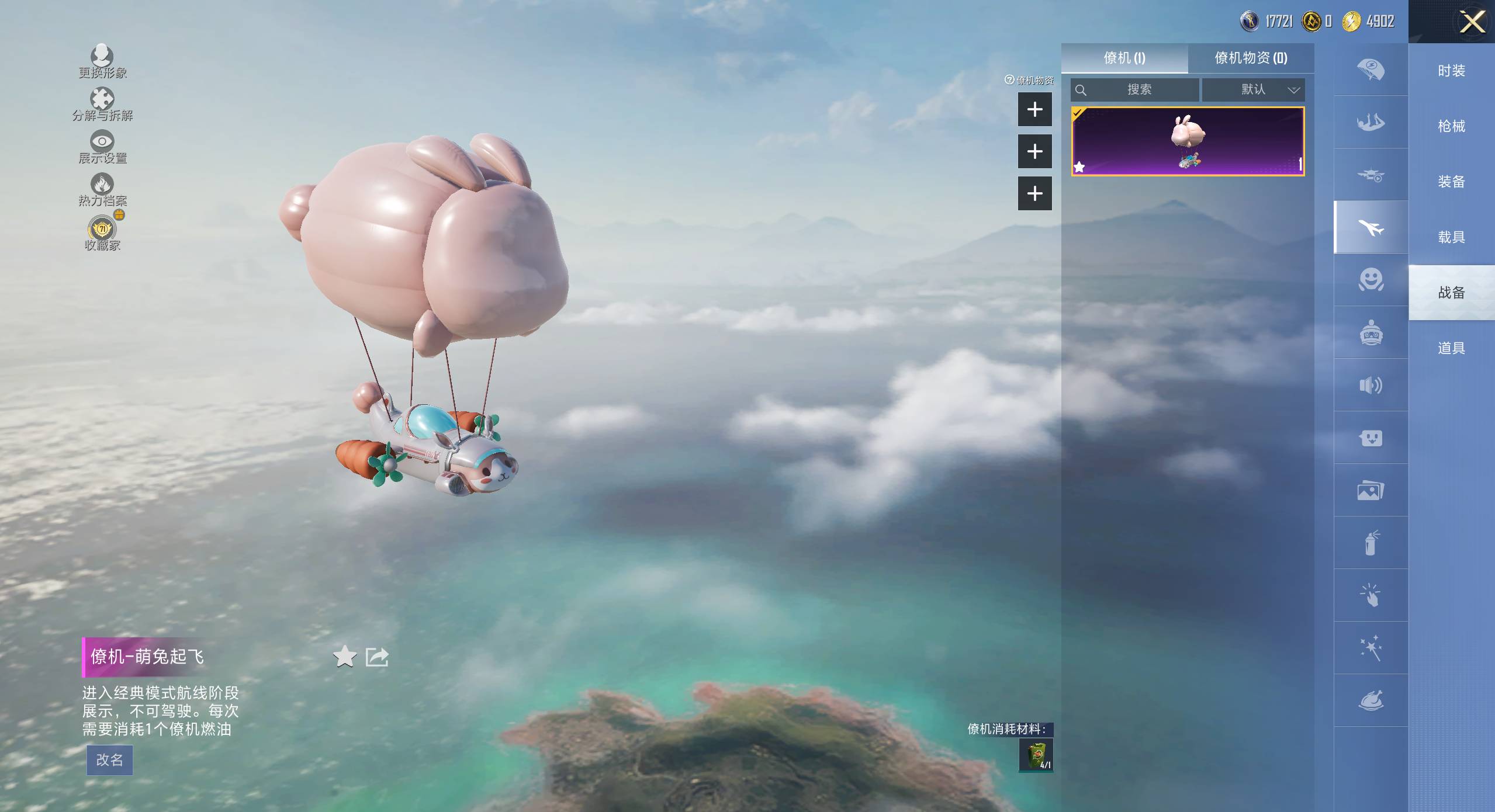Choose the 载具 category
Screen dimensions: 1495x812
[x=1451, y=237]
